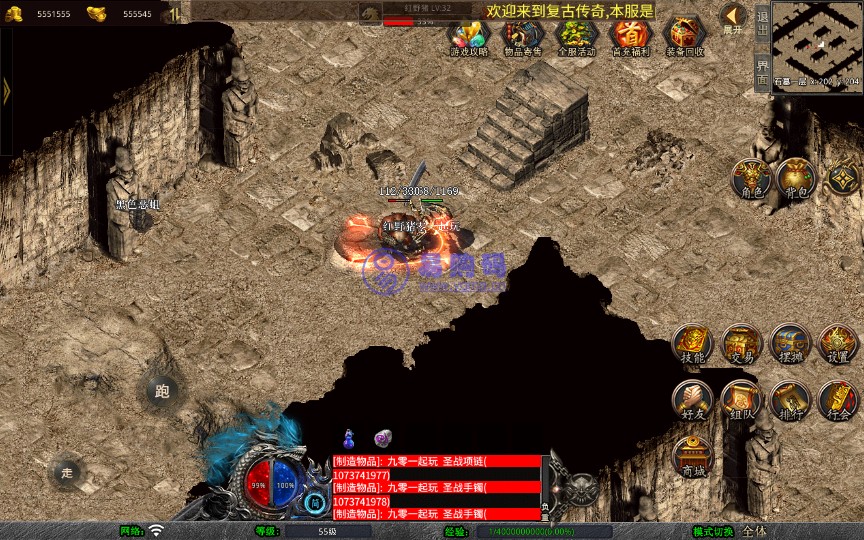Image resolution: width=864 pixels, height=540 pixels.
Task: Open the 商城 shop
Action: click(692, 457)
